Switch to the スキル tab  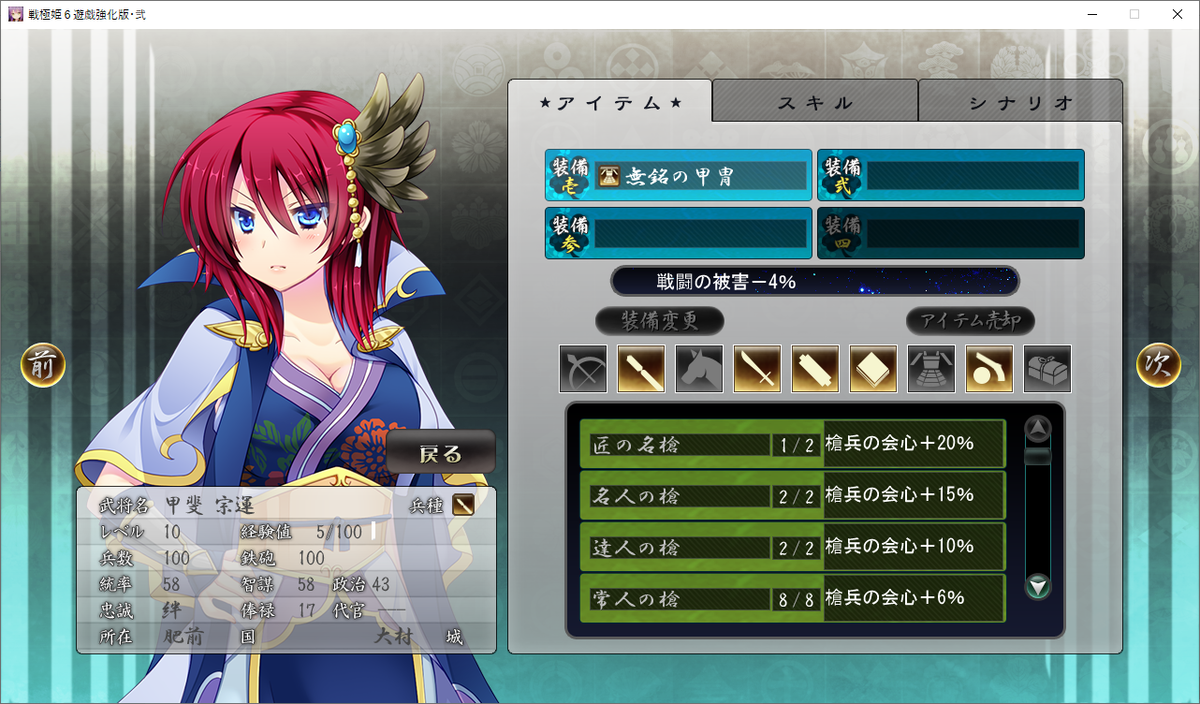point(815,102)
